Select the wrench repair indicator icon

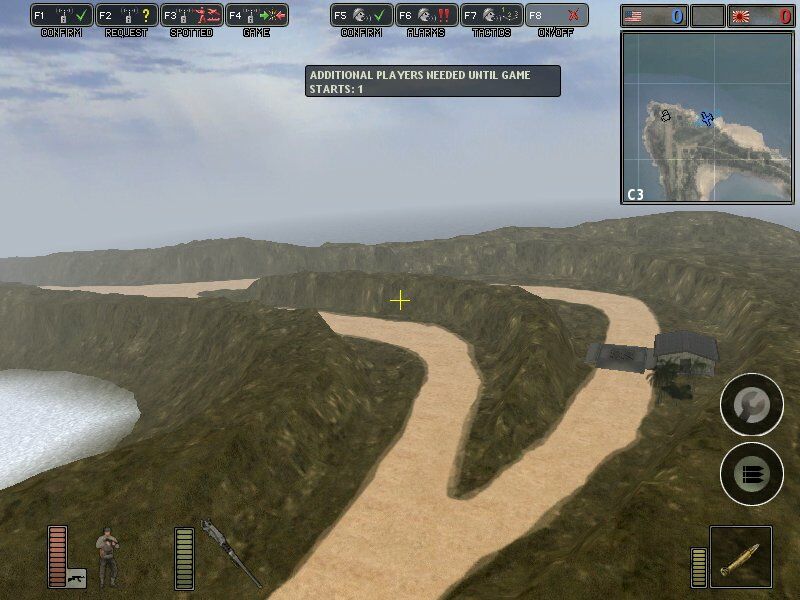tap(751, 405)
